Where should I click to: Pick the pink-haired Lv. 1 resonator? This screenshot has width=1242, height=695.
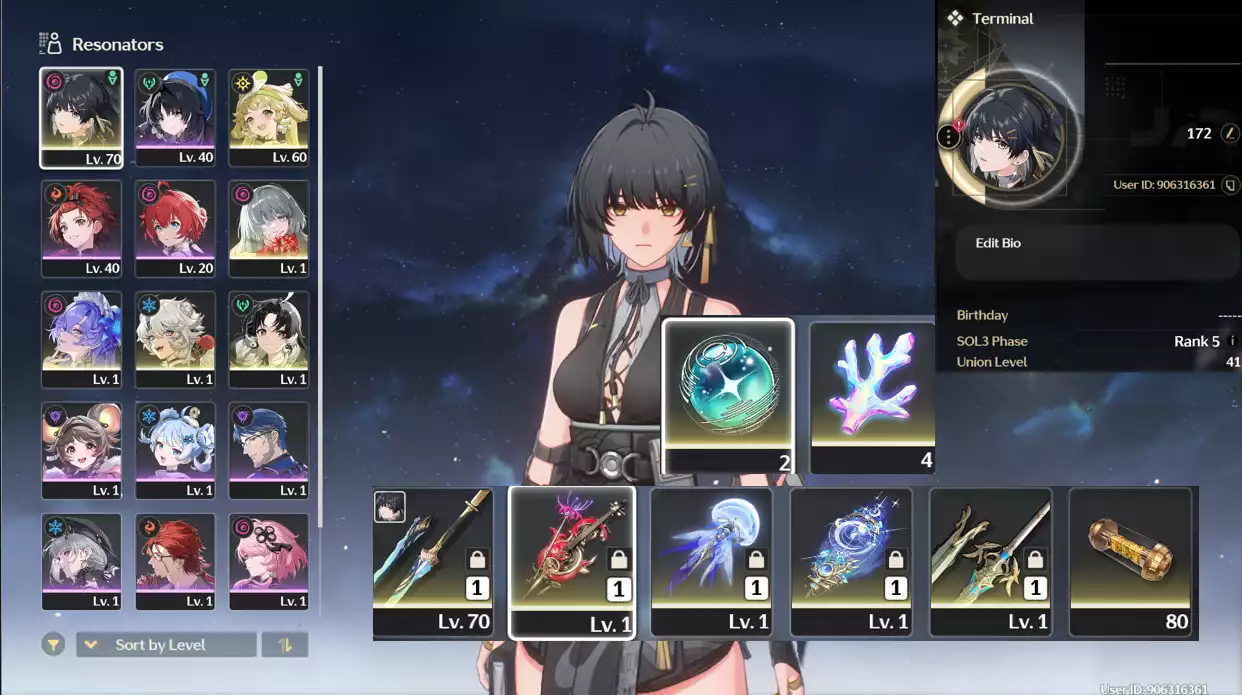click(268, 561)
